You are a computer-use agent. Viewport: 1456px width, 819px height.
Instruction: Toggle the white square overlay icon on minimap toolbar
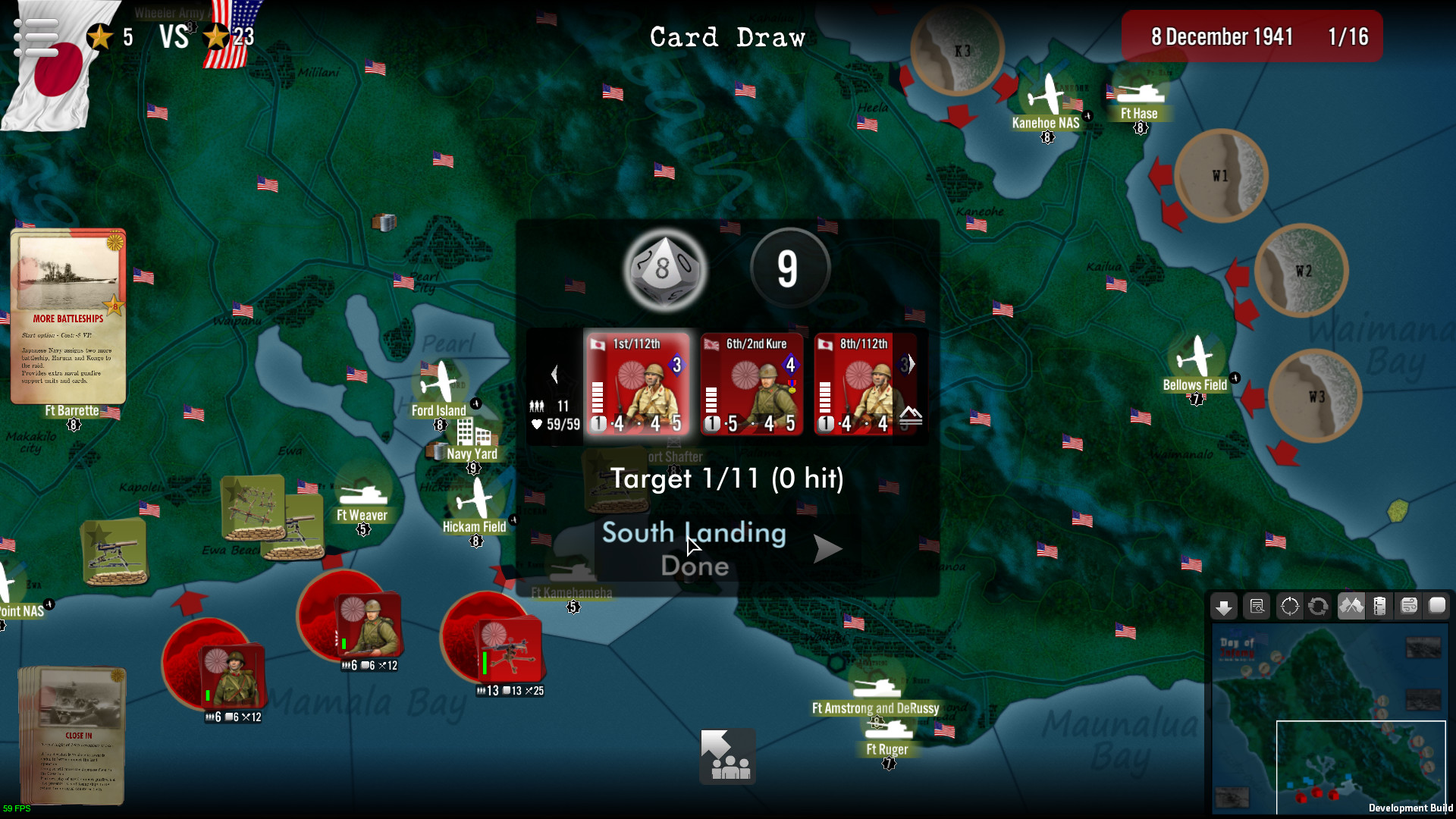1437,606
